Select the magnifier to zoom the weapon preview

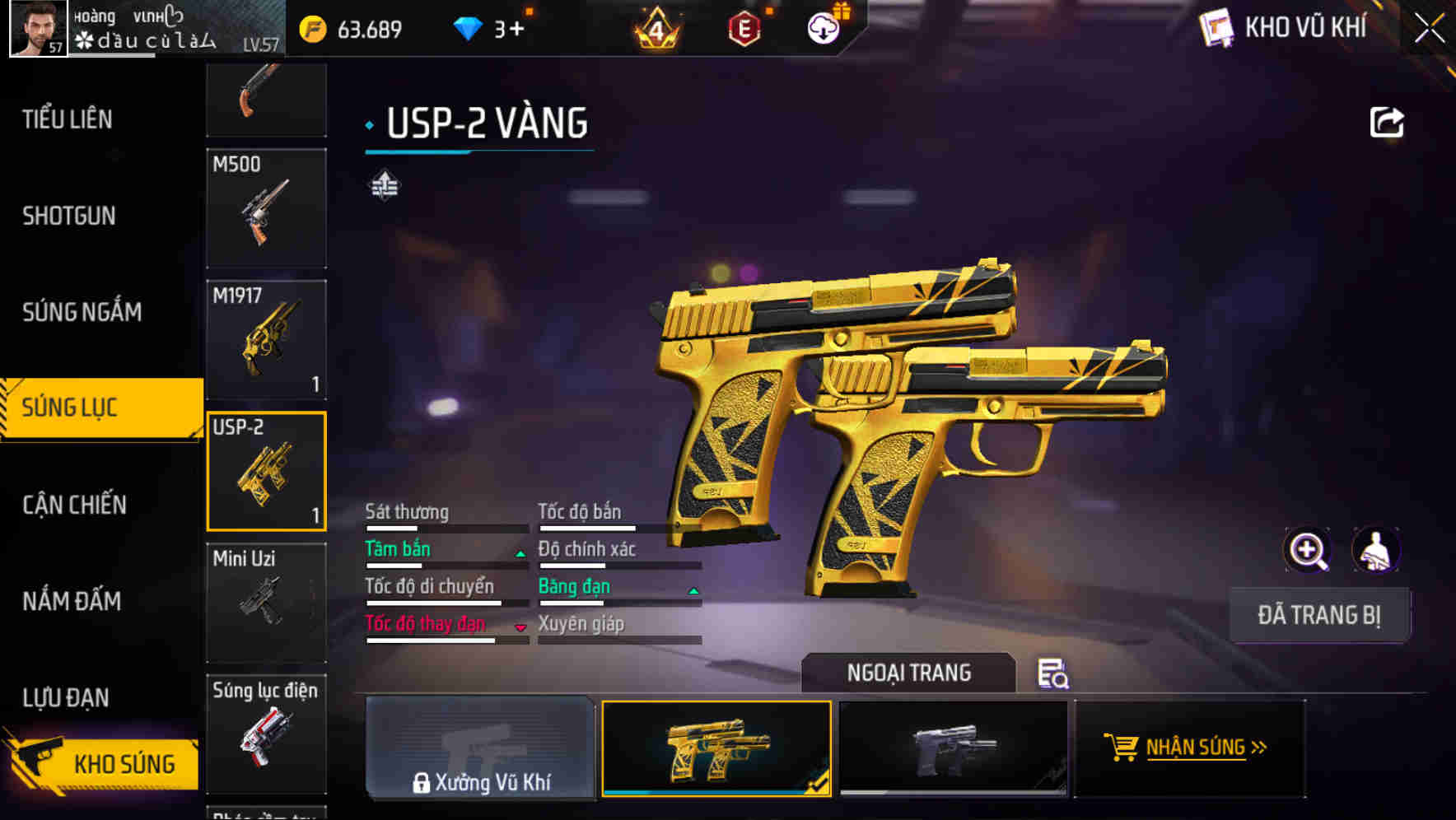tap(1308, 550)
